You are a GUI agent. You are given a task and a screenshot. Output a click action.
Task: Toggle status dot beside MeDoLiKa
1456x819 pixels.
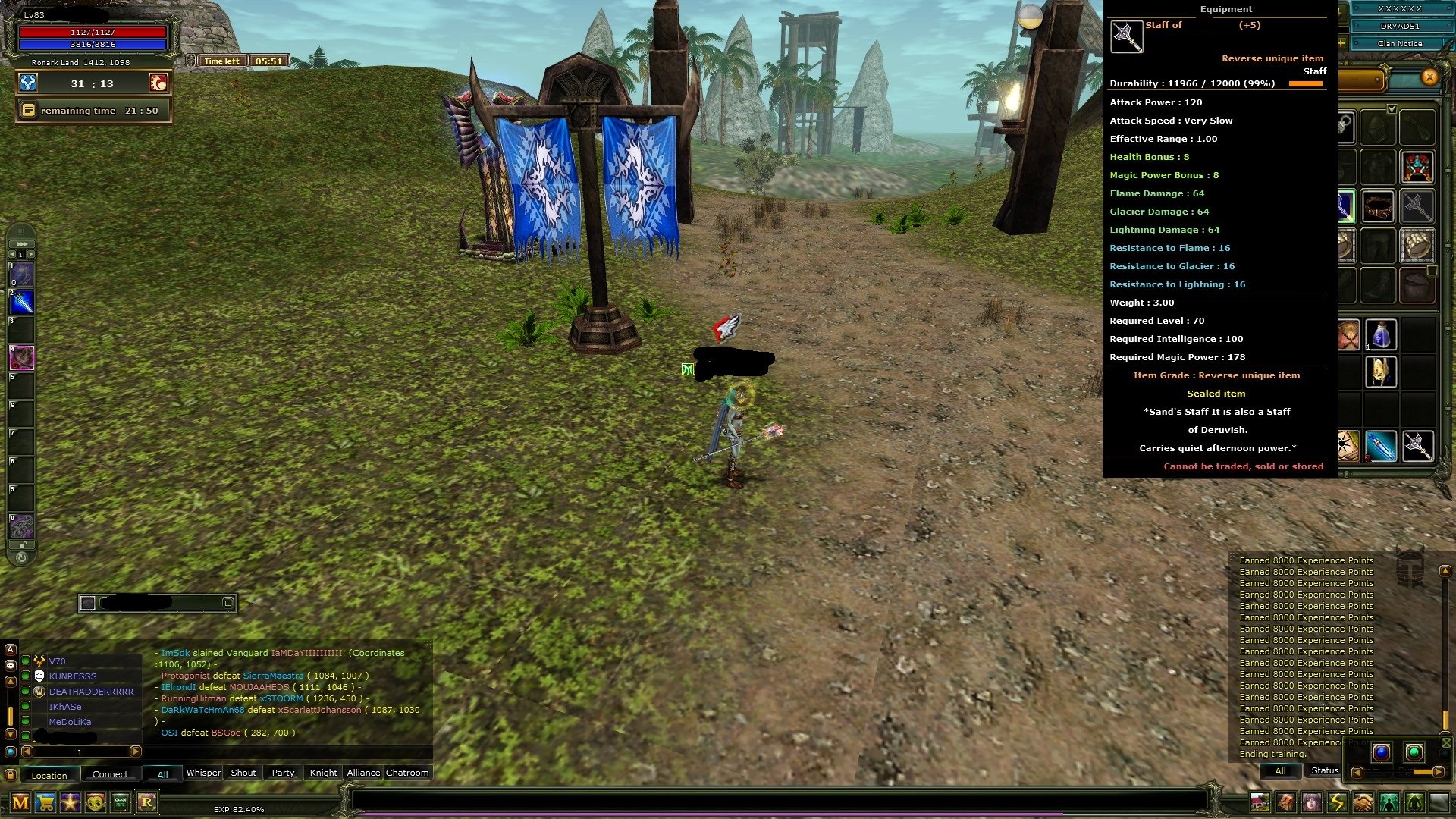pos(25,721)
